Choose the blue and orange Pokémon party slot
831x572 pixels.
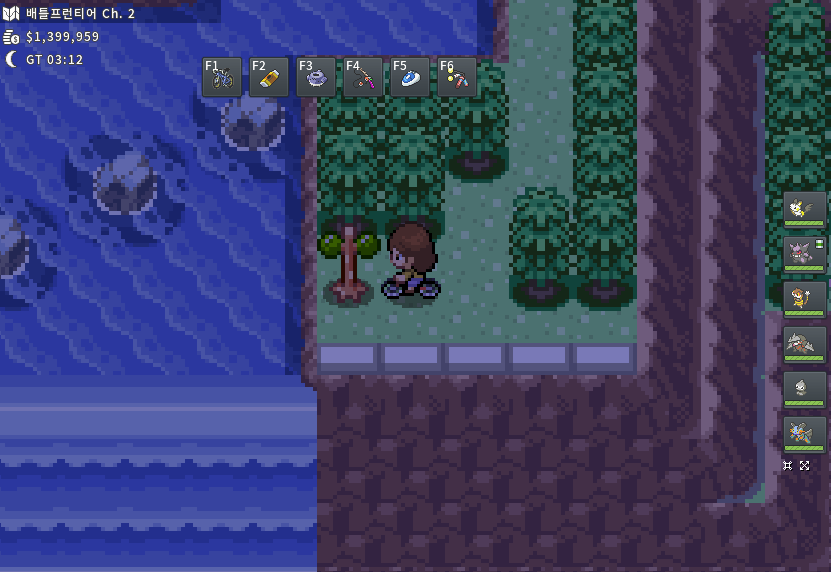(805, 434)
